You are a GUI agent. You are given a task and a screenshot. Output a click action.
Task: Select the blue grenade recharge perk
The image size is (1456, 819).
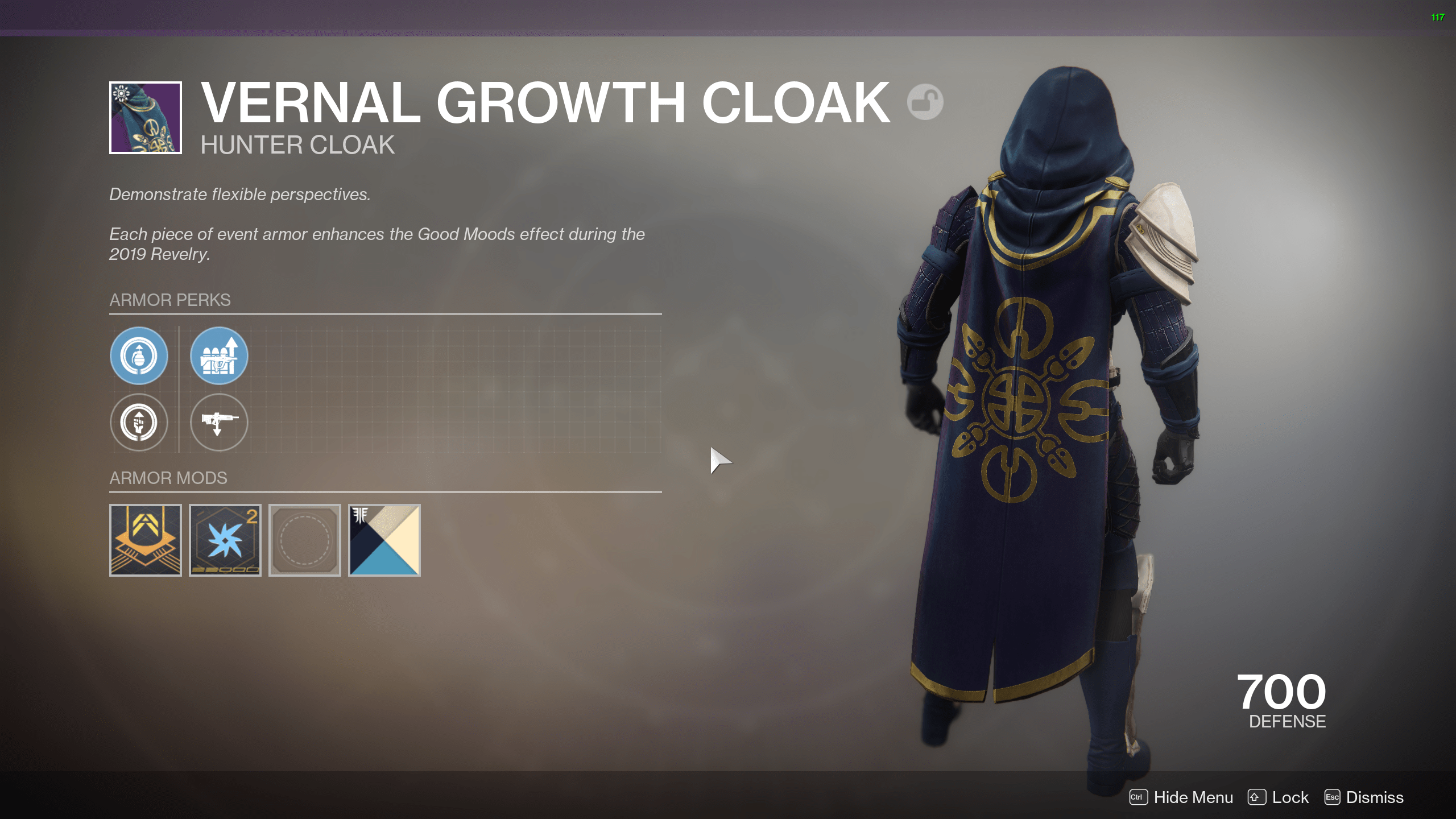139,356
